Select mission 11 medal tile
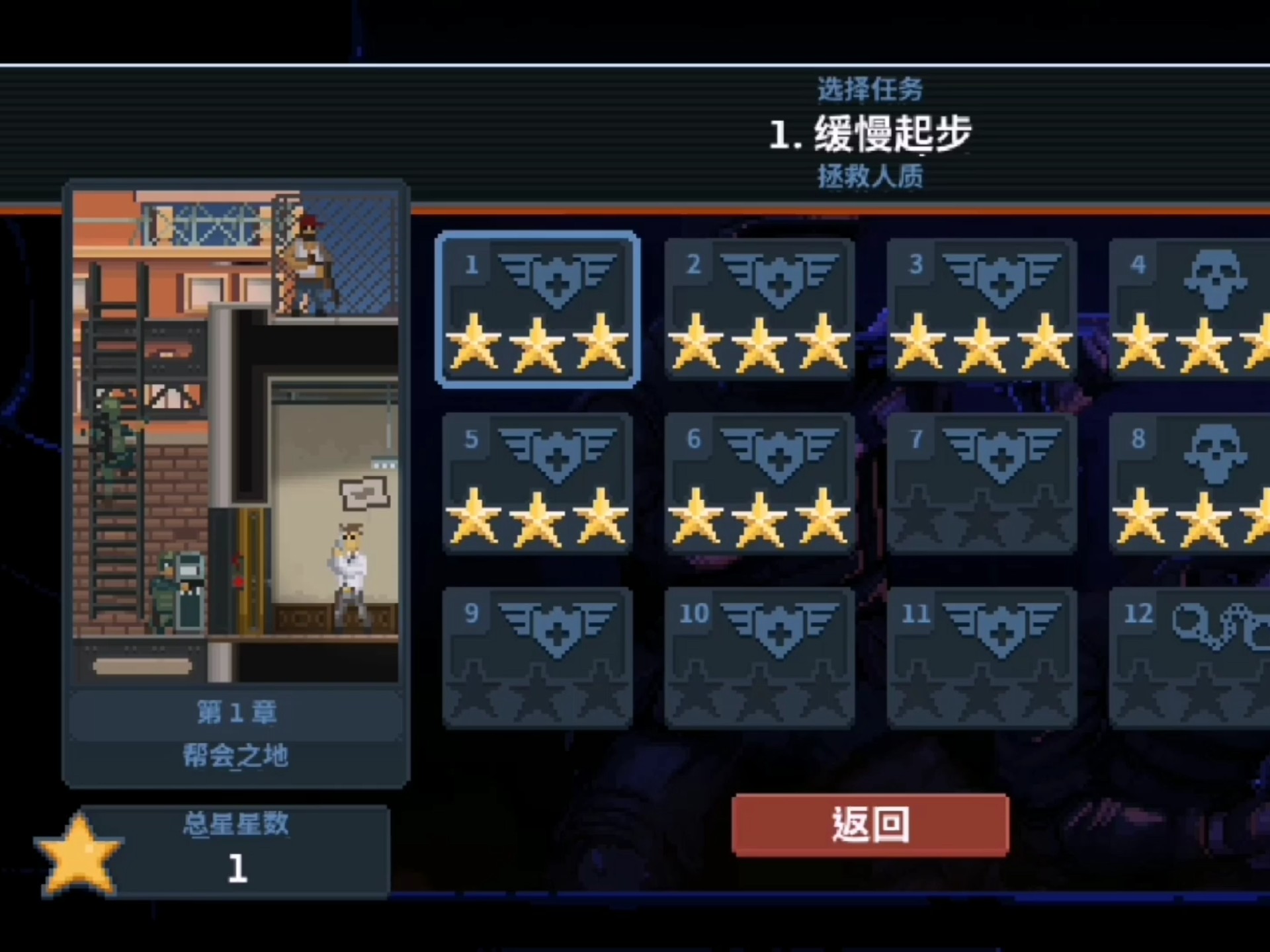 pyautogui.click(x=982, y=658)
